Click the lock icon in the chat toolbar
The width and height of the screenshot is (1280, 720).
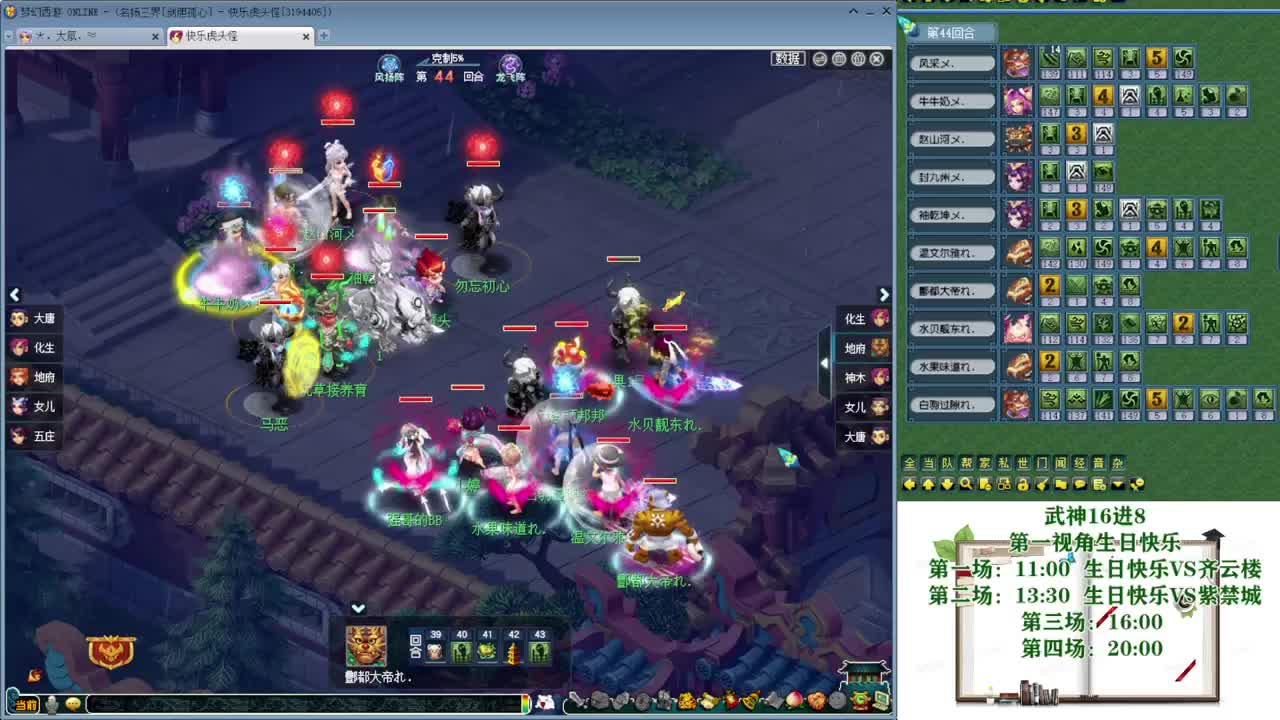(x=1024, y=484)
